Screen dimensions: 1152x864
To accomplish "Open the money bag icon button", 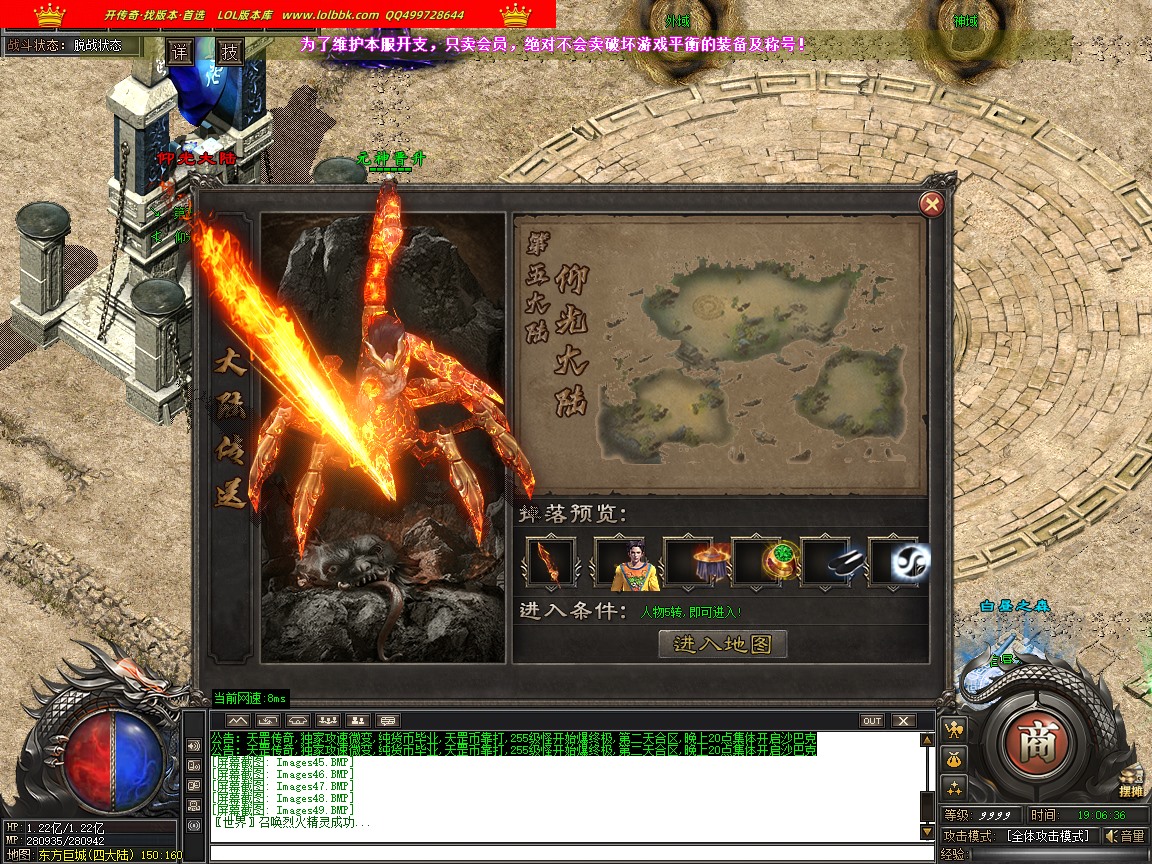I will [x=953, y=758].
